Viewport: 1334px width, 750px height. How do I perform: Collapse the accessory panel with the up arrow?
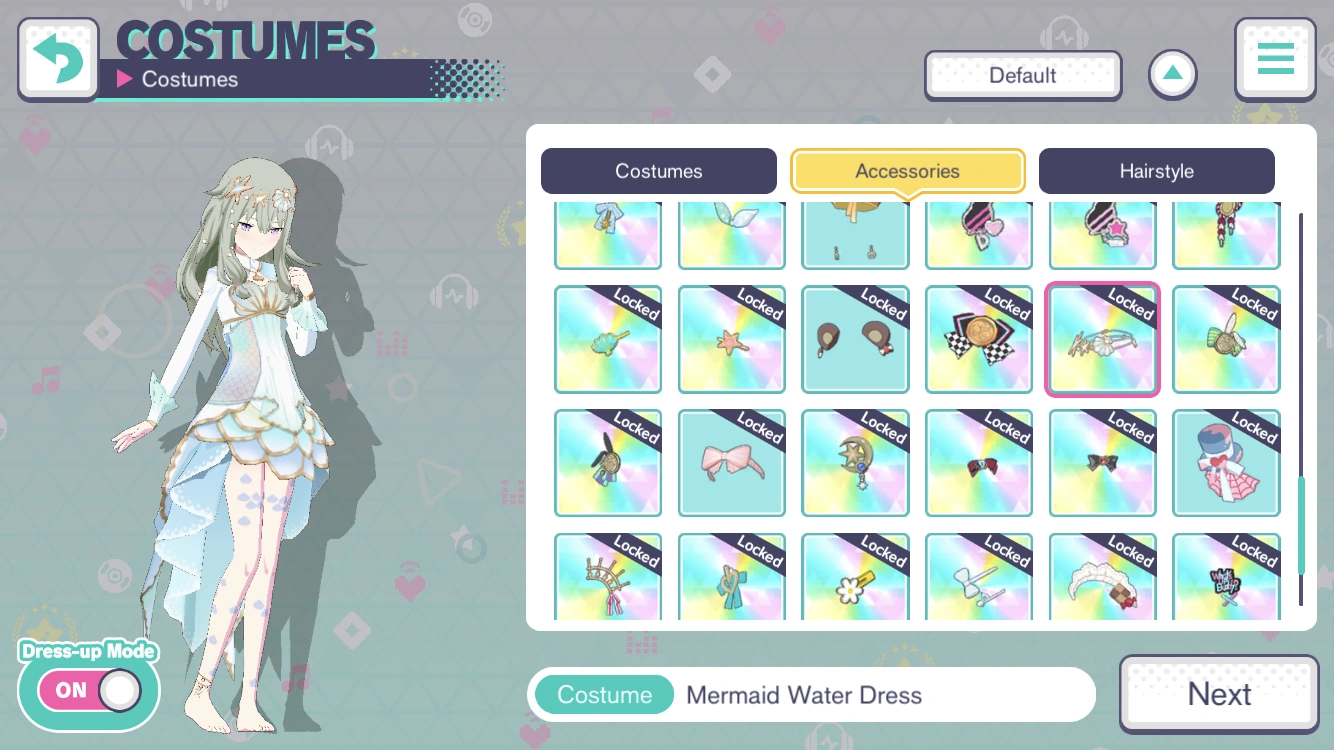[x=1172, y=74]
